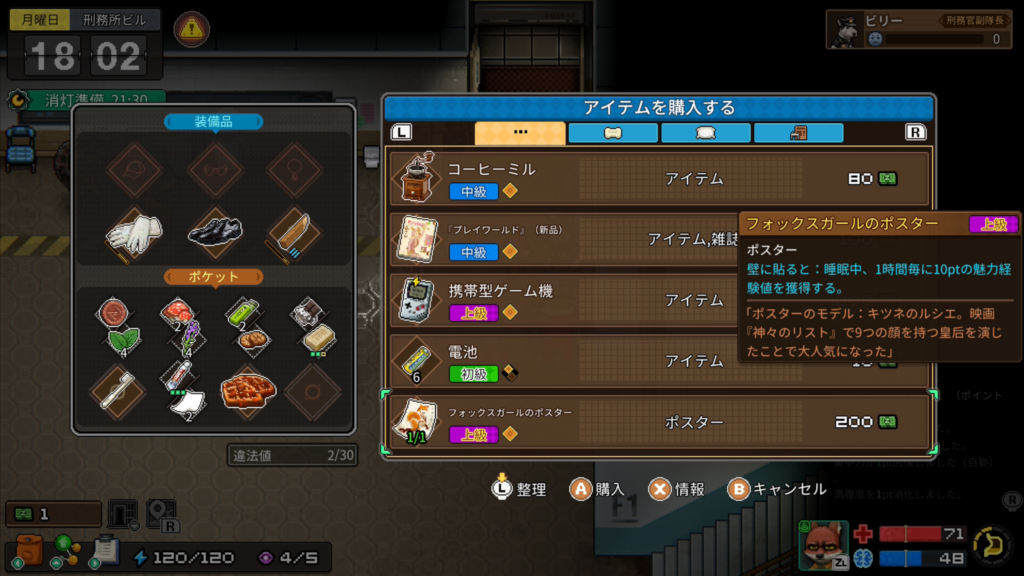This screenshot has height=576, width=1024.
Task: Open the clipboard notes icon
Action: pyautogui.click(x=105, y=551)
